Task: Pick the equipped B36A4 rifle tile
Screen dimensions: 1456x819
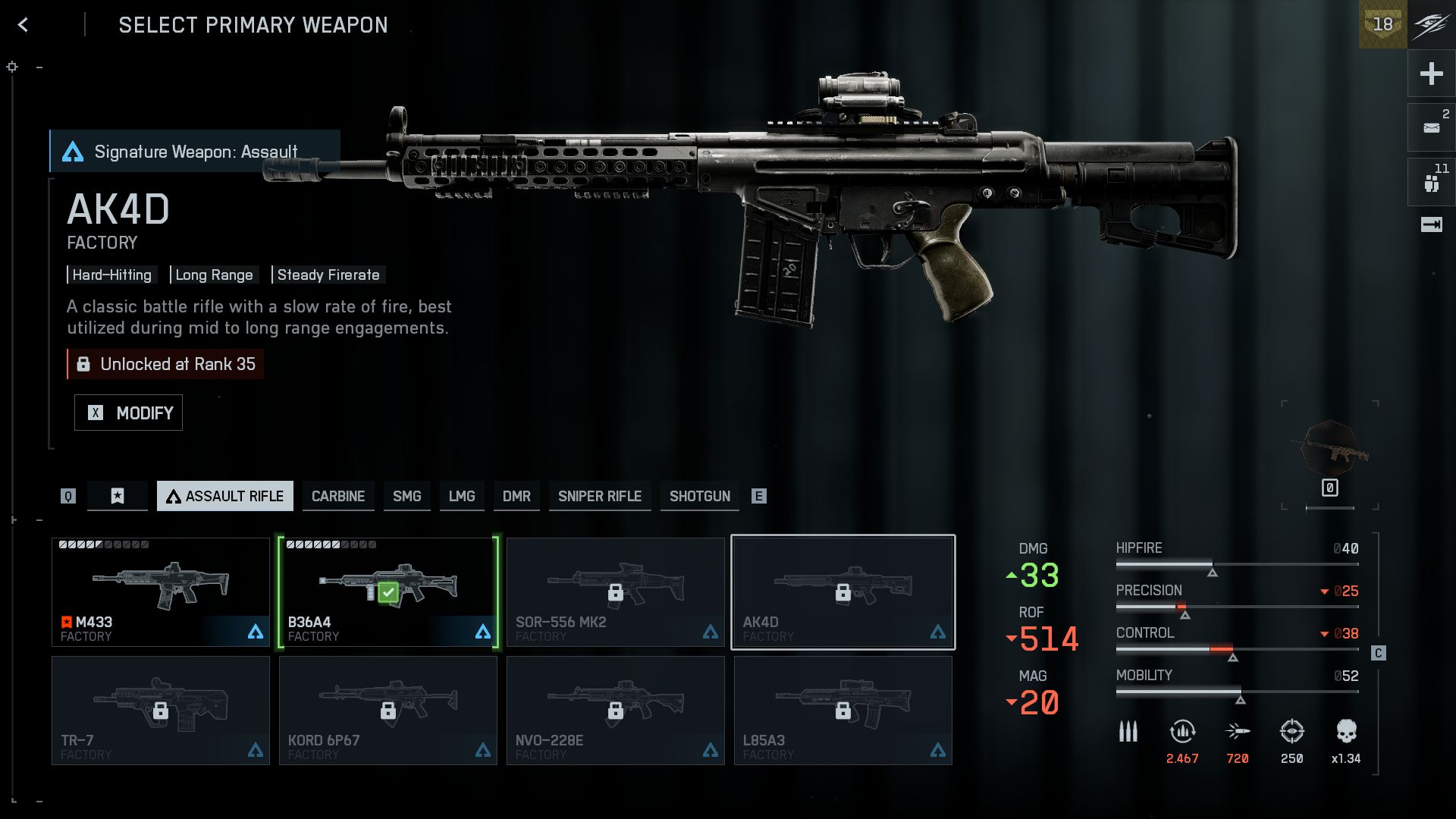Action: coord(388,592)
